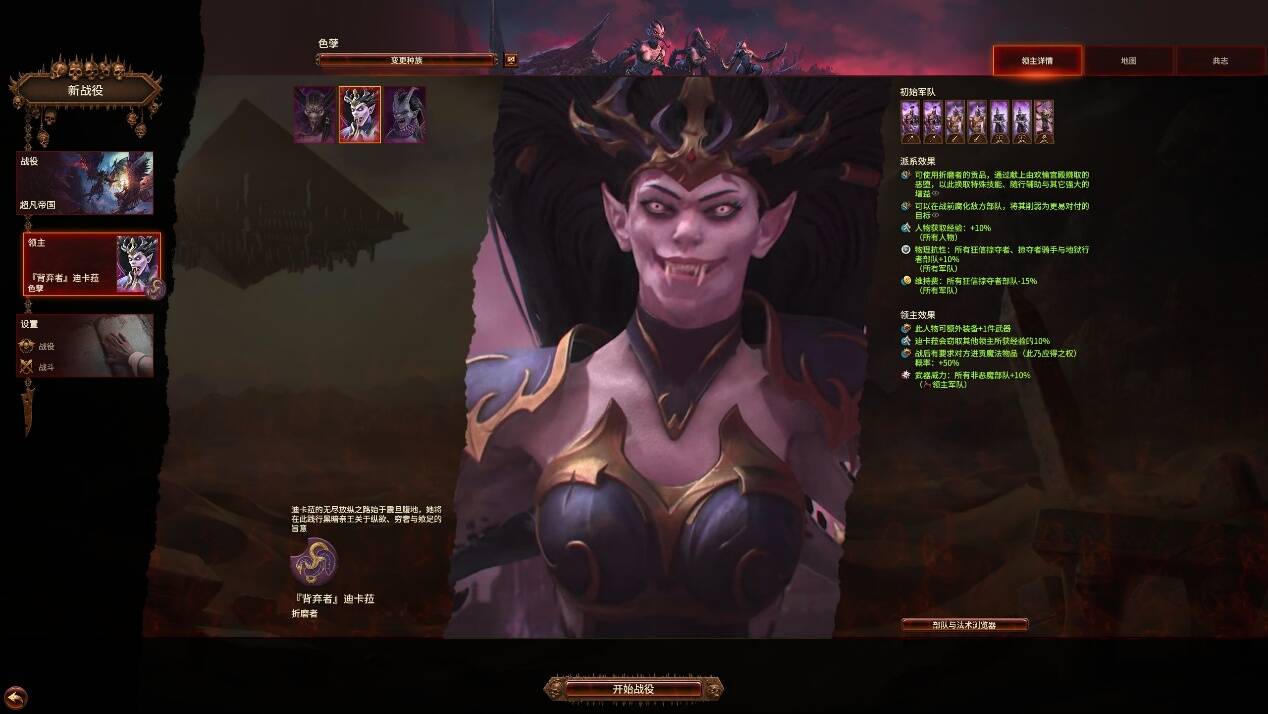Image resolution: width=1268 pixels, height=714 pixels.
Task: Switch to the 地图 map tab
Action: click(x=1128, y=61)
